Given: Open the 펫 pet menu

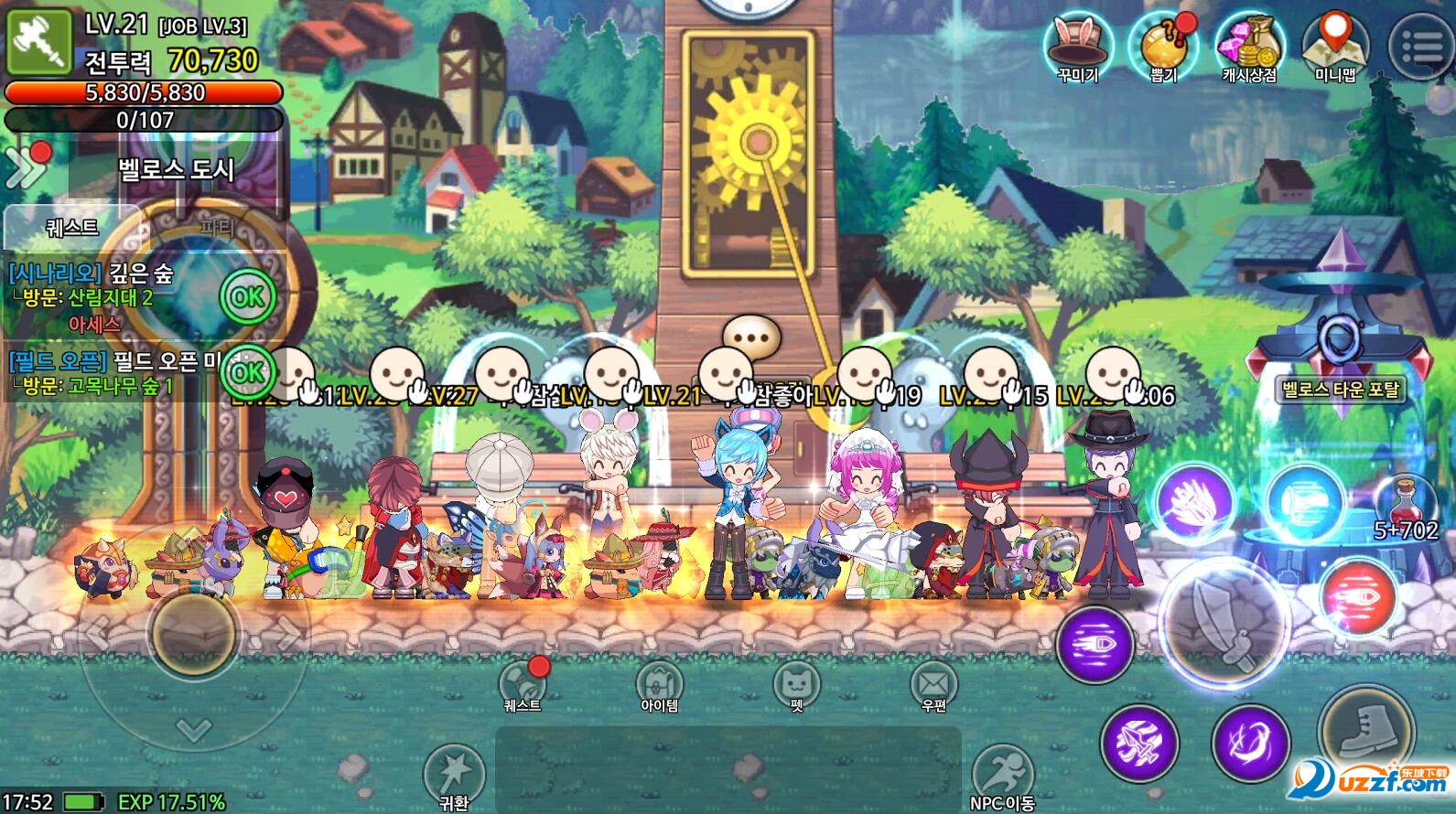Looking at the screenshot, I should pyautogui.click(x=796, y=684).
